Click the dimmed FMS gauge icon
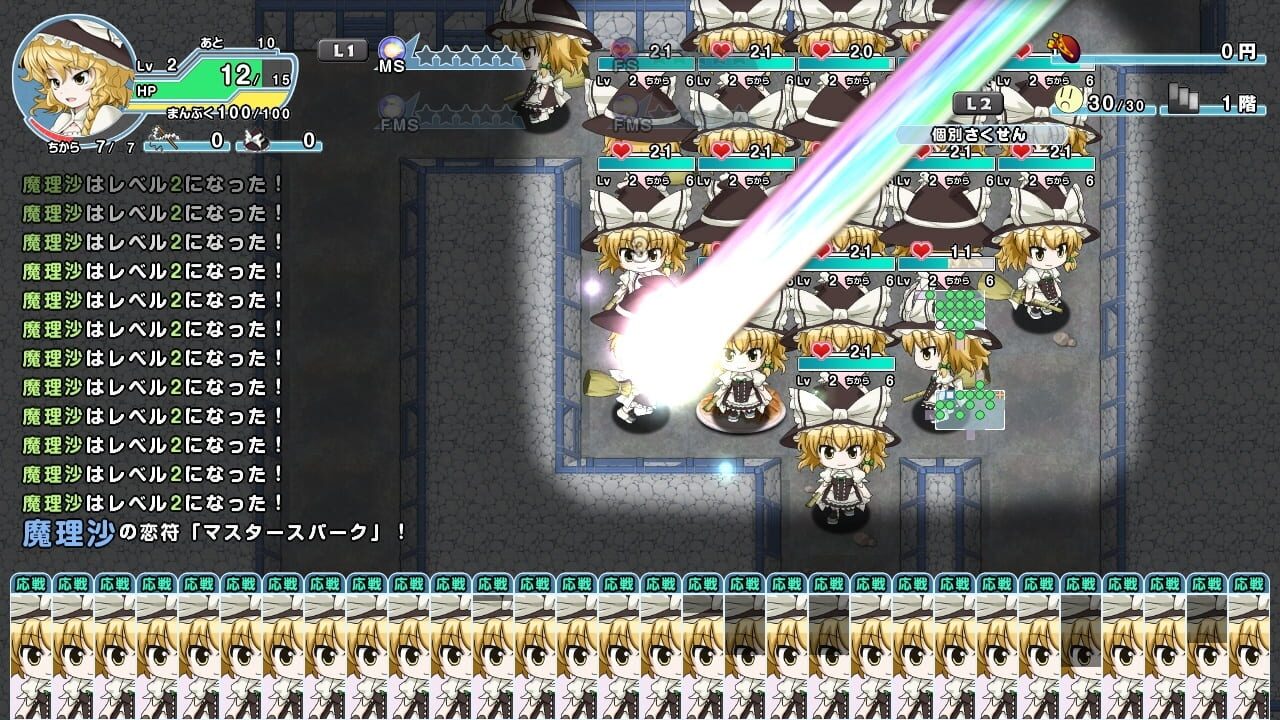Image resolution: width=1280 pixels, height=720 pixels. point(390,108)
